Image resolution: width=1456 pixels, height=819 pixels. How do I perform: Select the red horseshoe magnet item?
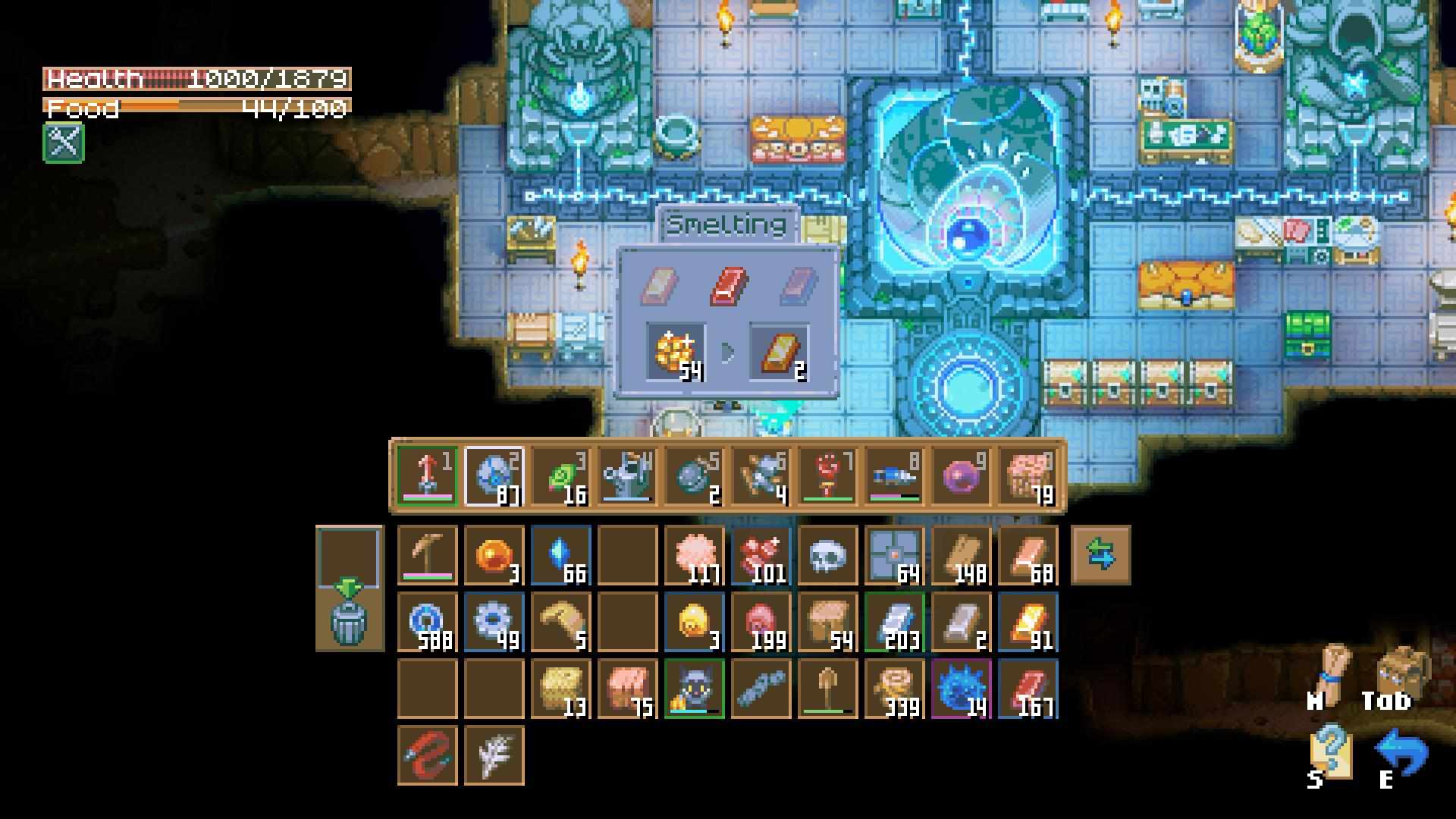[x=427, y=755]
